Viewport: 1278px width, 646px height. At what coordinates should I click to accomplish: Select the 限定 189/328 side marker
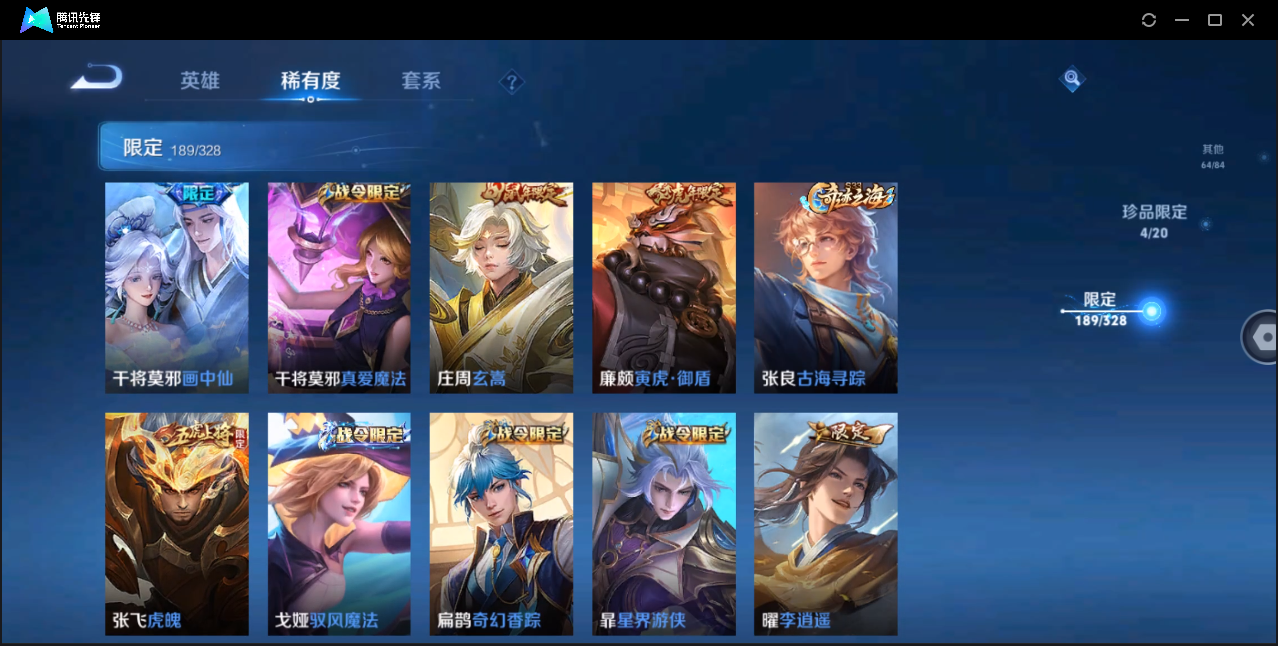pyautogui.click(x=1151, y=312)
